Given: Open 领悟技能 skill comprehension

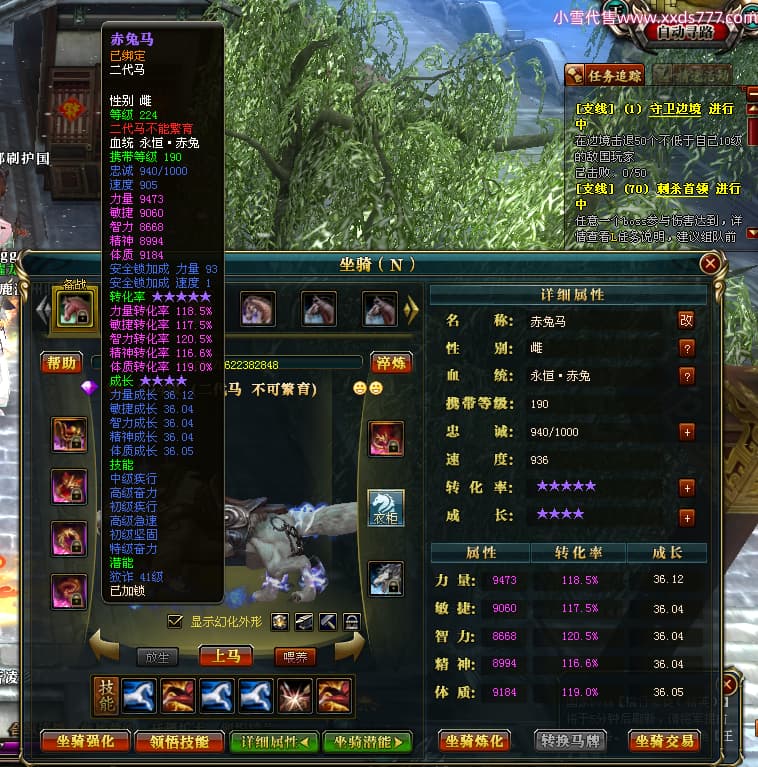Looking at the screenshot, I should pyautogui.click(x=180, y=741).
